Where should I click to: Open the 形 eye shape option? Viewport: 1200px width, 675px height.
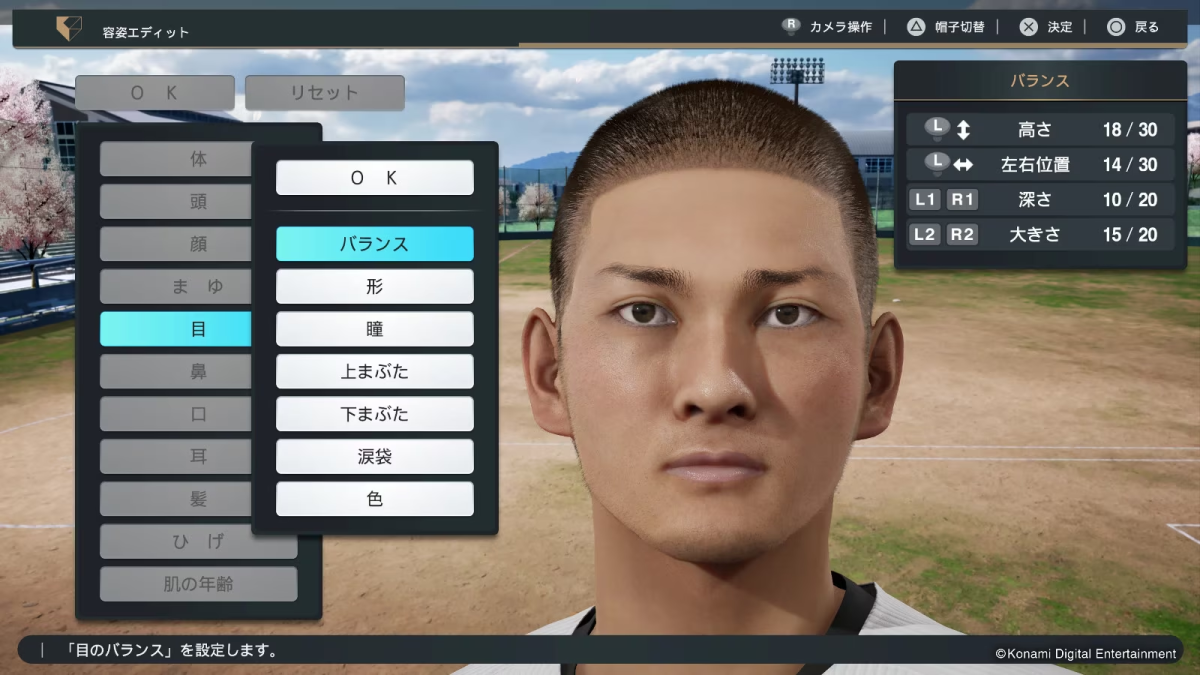tap(374, 287)
